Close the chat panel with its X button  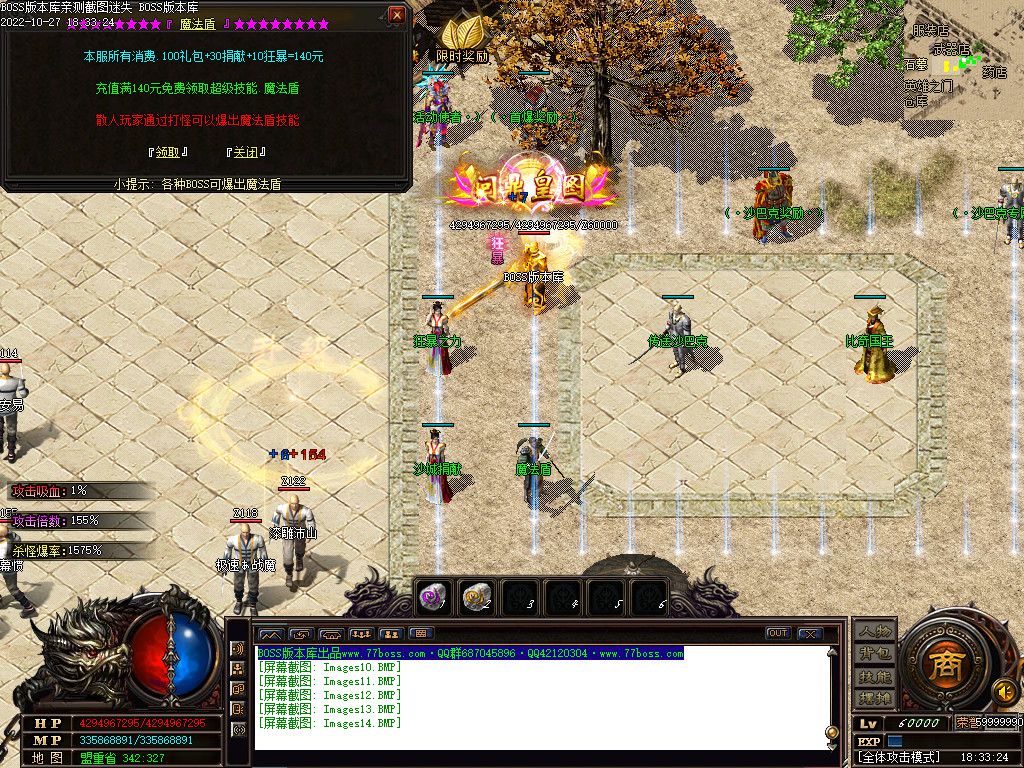pyautogui.click(x=809, y=633)
